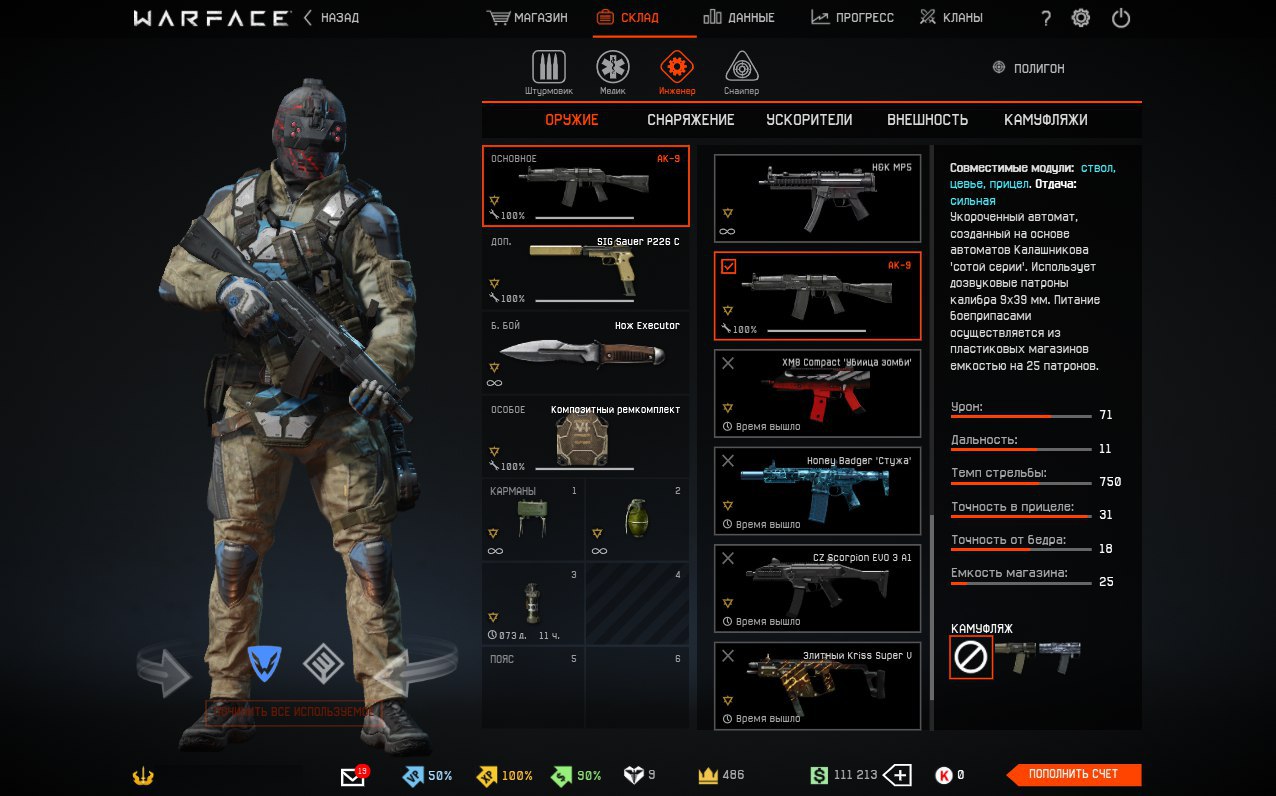The width and height of the screenshot is (1276, 796).
Task: Switch to the Снаряжение tab
Action: 690,120
